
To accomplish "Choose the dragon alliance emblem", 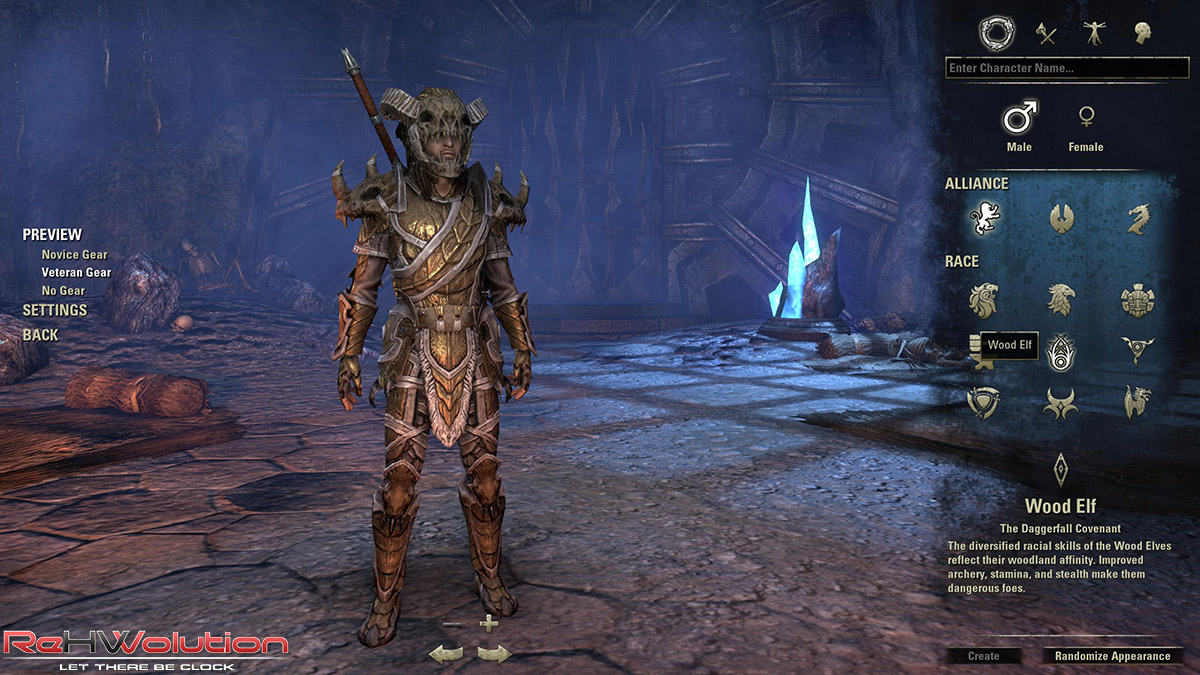I will pos(1137,218).
